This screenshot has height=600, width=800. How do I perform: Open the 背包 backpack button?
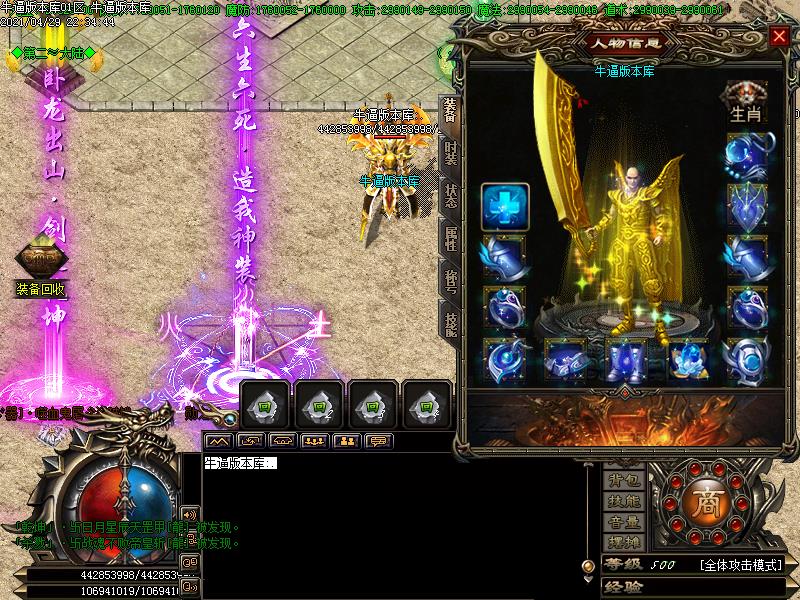coord(624,483)
